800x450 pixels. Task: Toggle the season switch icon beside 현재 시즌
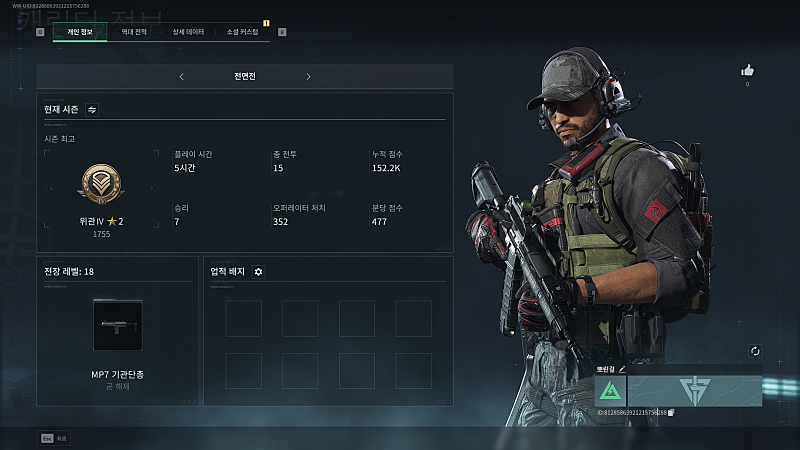(x=92, y=109)
